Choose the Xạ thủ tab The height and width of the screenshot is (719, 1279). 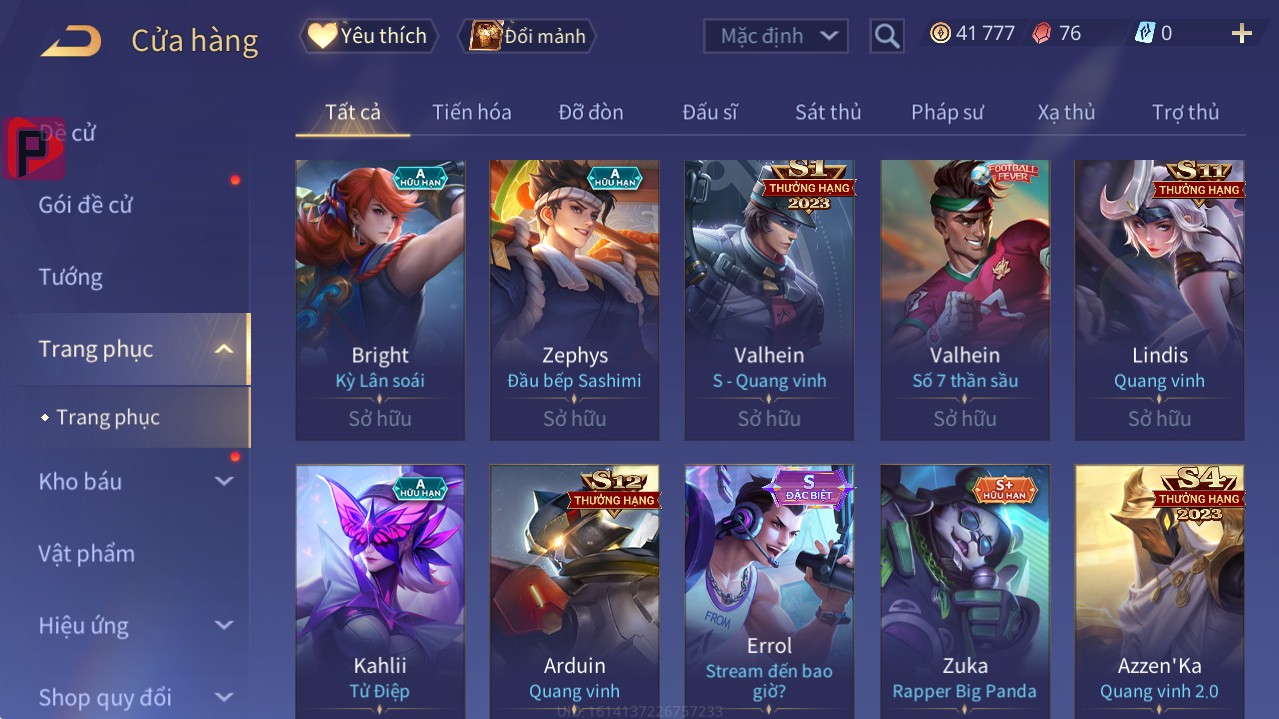[x=1066, y=112]
